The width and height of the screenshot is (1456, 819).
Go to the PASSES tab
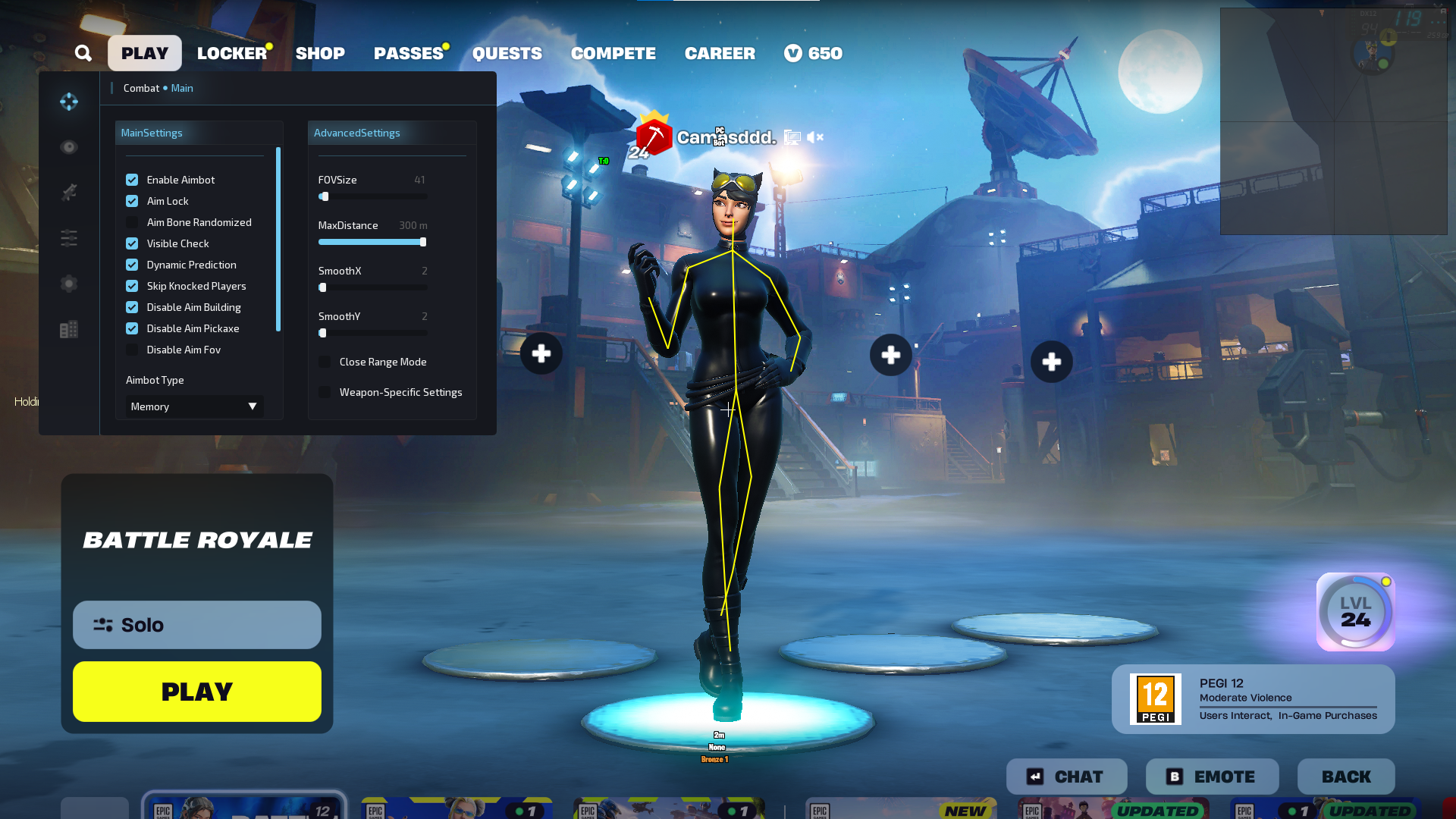(x=409, y=53)
